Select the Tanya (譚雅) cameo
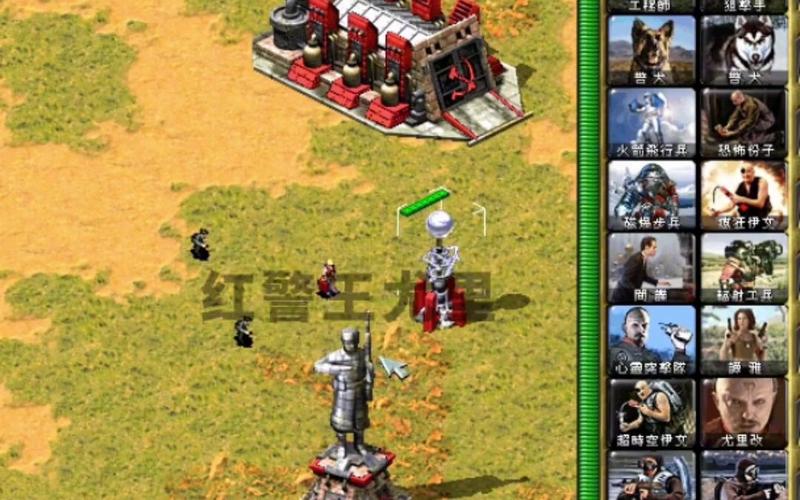The height and width of the screenshot is (500, 800). 743,340
